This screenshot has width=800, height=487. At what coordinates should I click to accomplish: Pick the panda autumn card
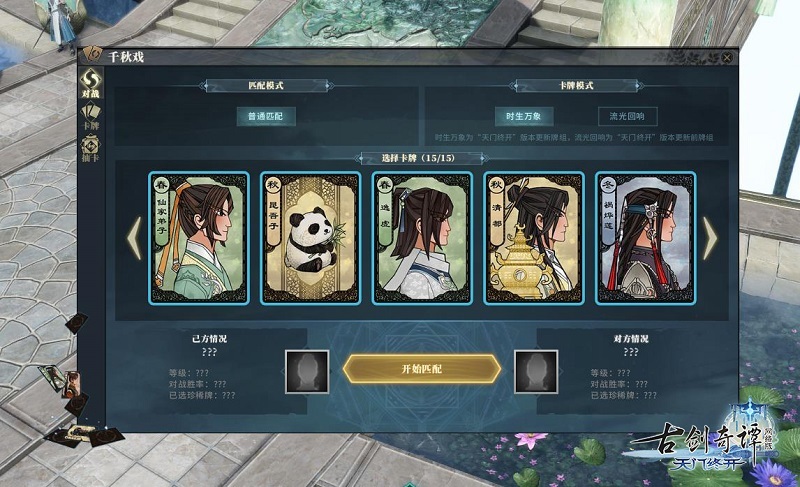[309, 238]
